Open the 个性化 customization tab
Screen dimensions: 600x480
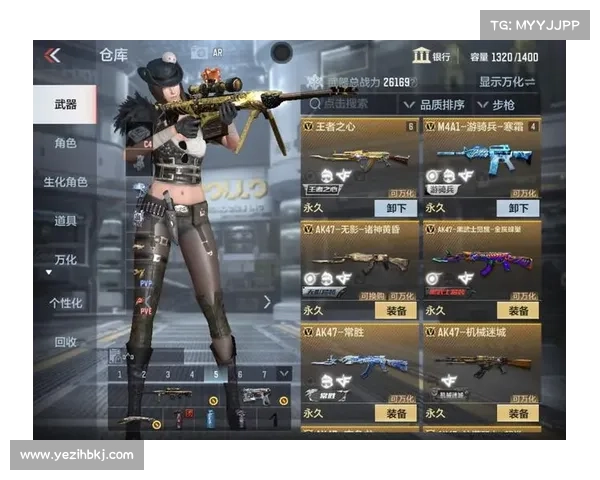pyautogui.click(x=65, y=302)
